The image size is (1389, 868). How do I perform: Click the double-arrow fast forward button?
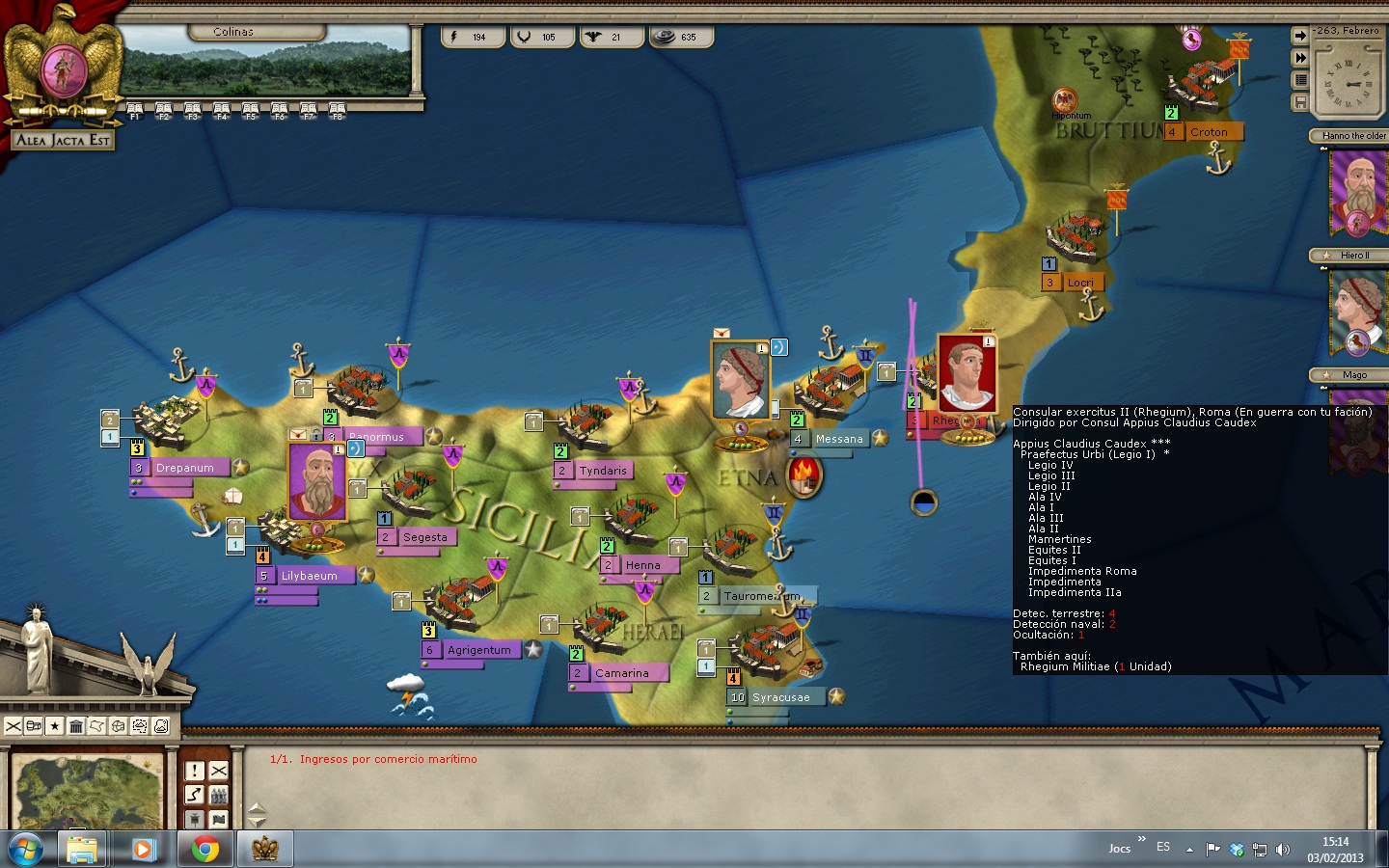point(1300,58)
